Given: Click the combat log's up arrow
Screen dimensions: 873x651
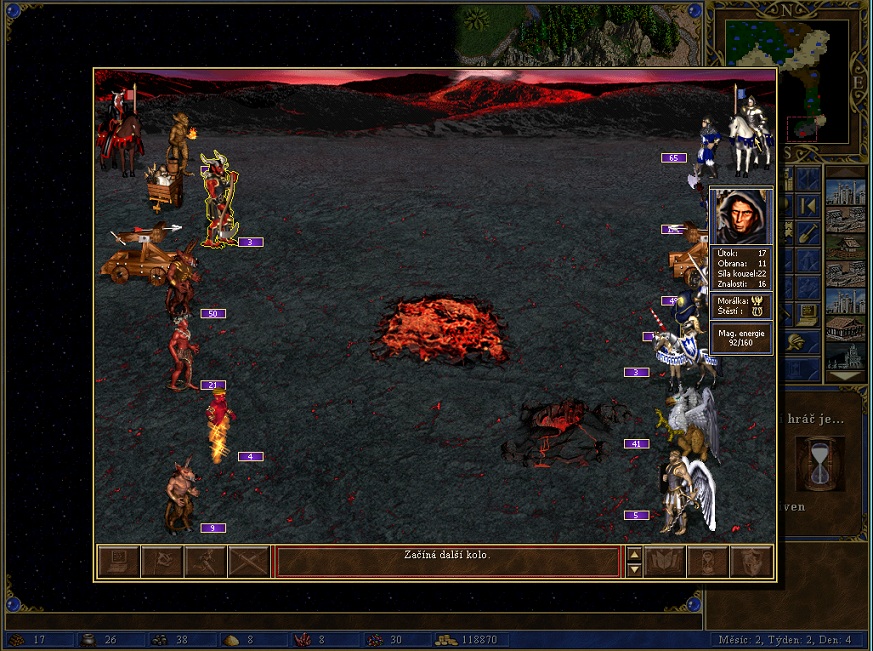Looking at the screenshot, I should point(634,554).
